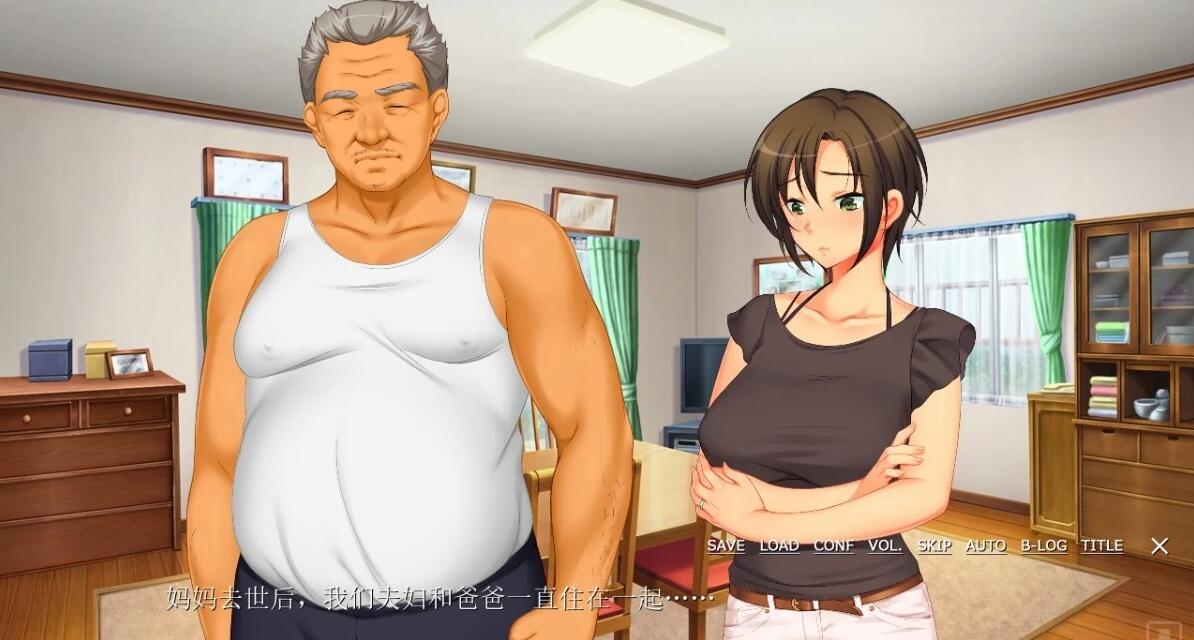This screenshot has width=1194, height=640.
Task: Click the VOL. volume option
Action: tap(885, 546)
